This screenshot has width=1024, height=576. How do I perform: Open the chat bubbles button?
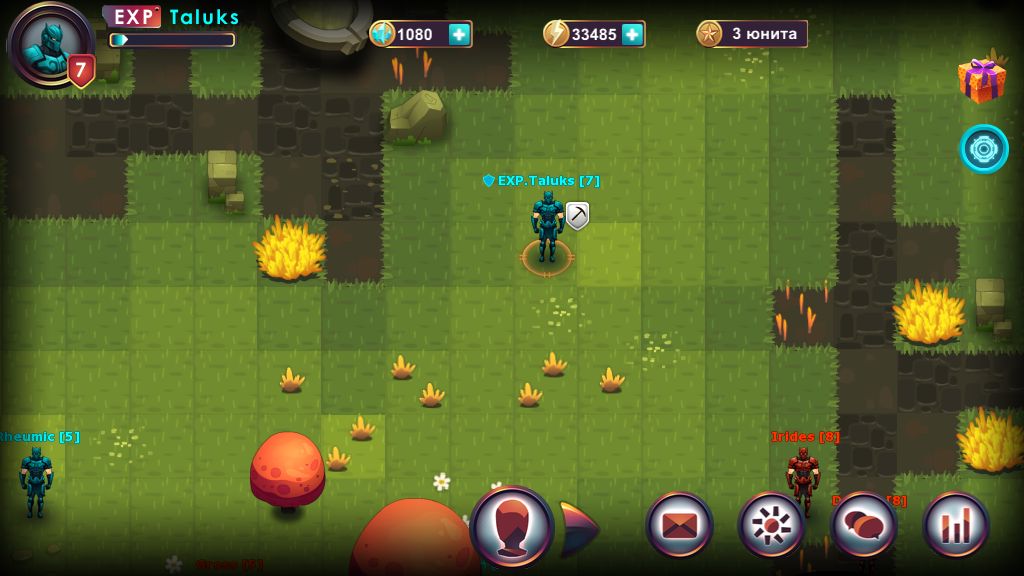click(x=864, y=526)
